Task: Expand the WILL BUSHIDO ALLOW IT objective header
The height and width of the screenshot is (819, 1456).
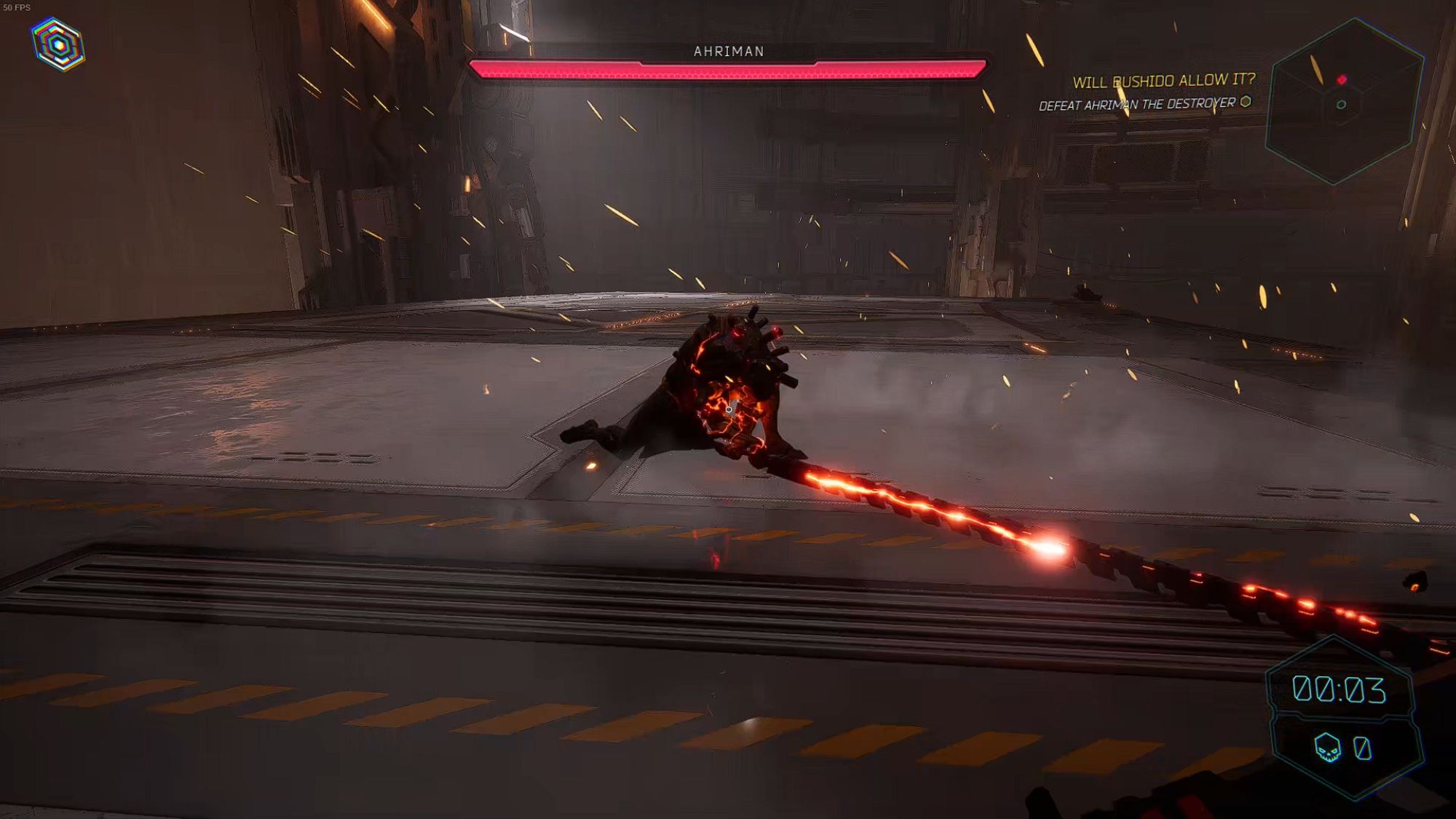Action: pyautogui.click(x=1165, y=82)
